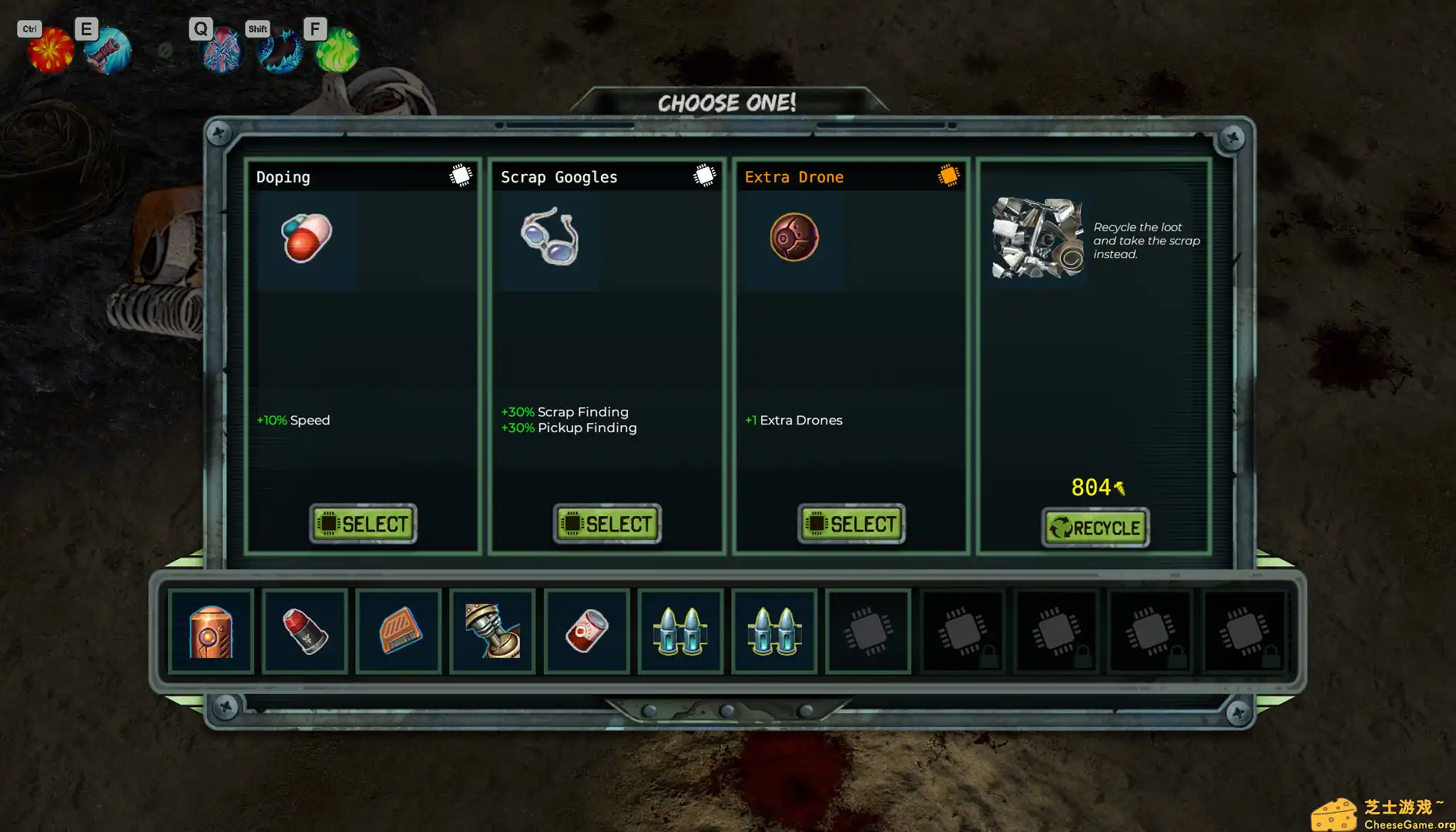Viewport: 1456px width, 832px height.
Task: Select the red soda can slot
Action: click(x=587, y=632)
